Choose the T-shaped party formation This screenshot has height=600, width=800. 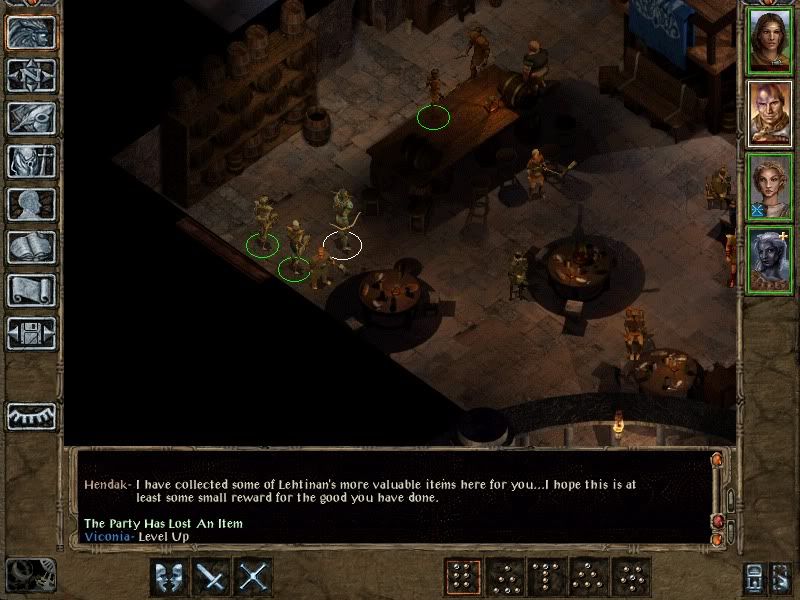(x=546, y=577)
